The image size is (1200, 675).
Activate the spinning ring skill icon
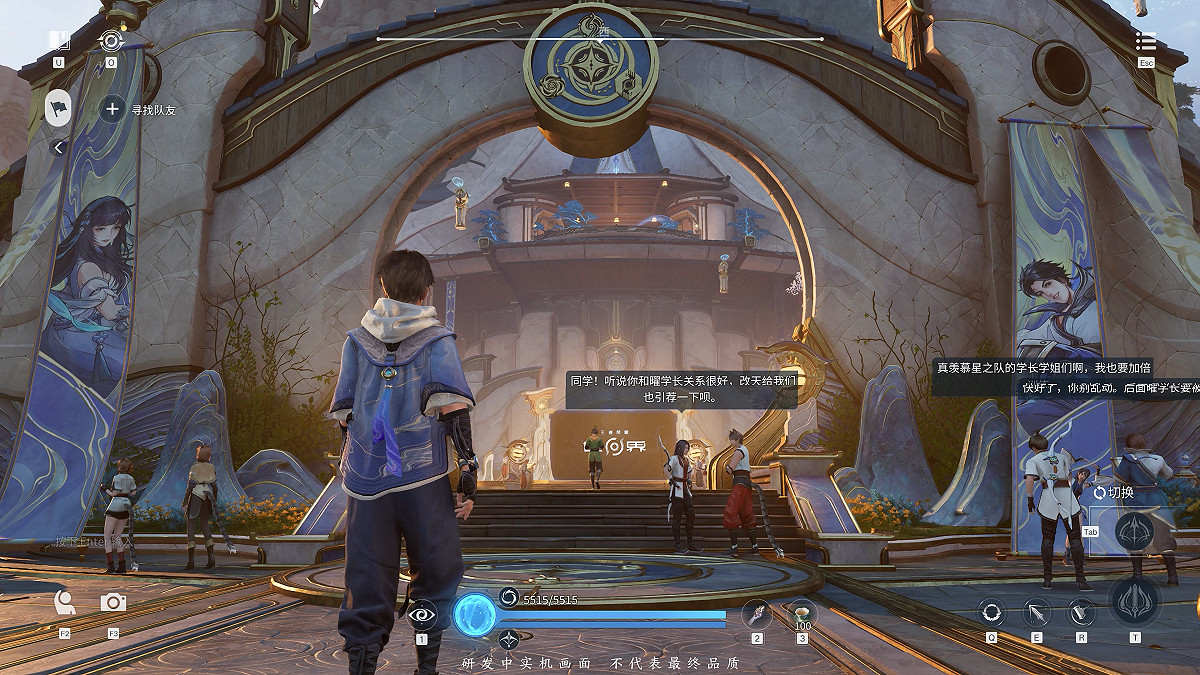pos(991,612)
